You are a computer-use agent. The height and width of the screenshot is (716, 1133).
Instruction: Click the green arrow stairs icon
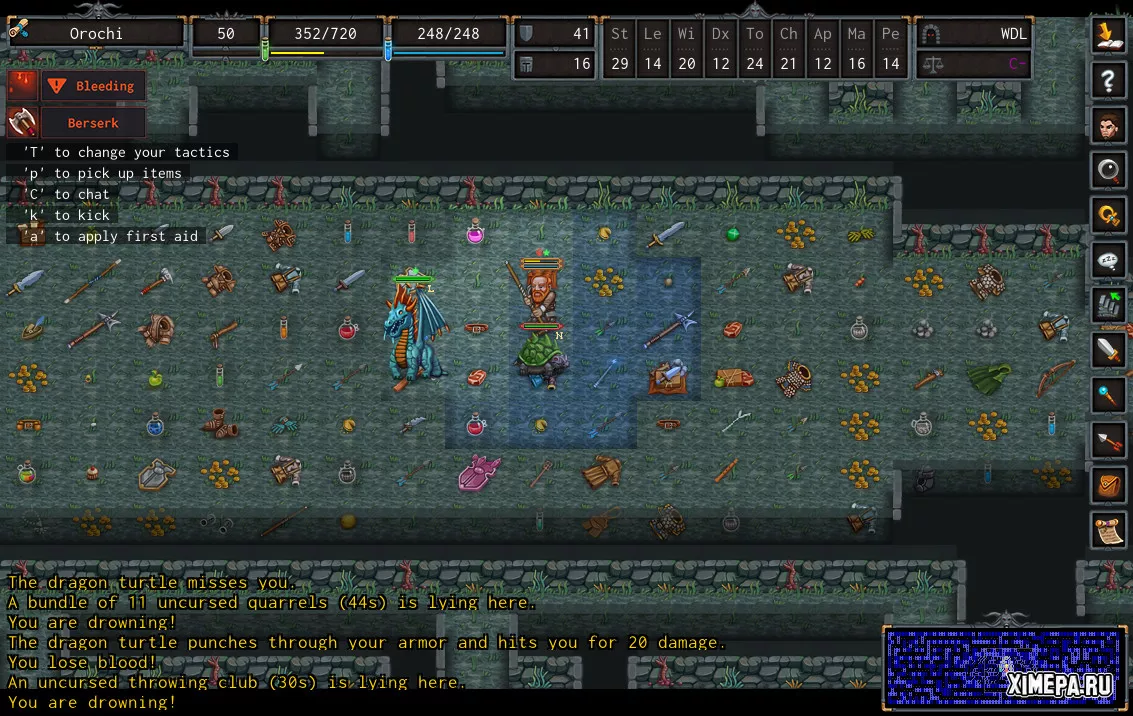(1108, 306)
